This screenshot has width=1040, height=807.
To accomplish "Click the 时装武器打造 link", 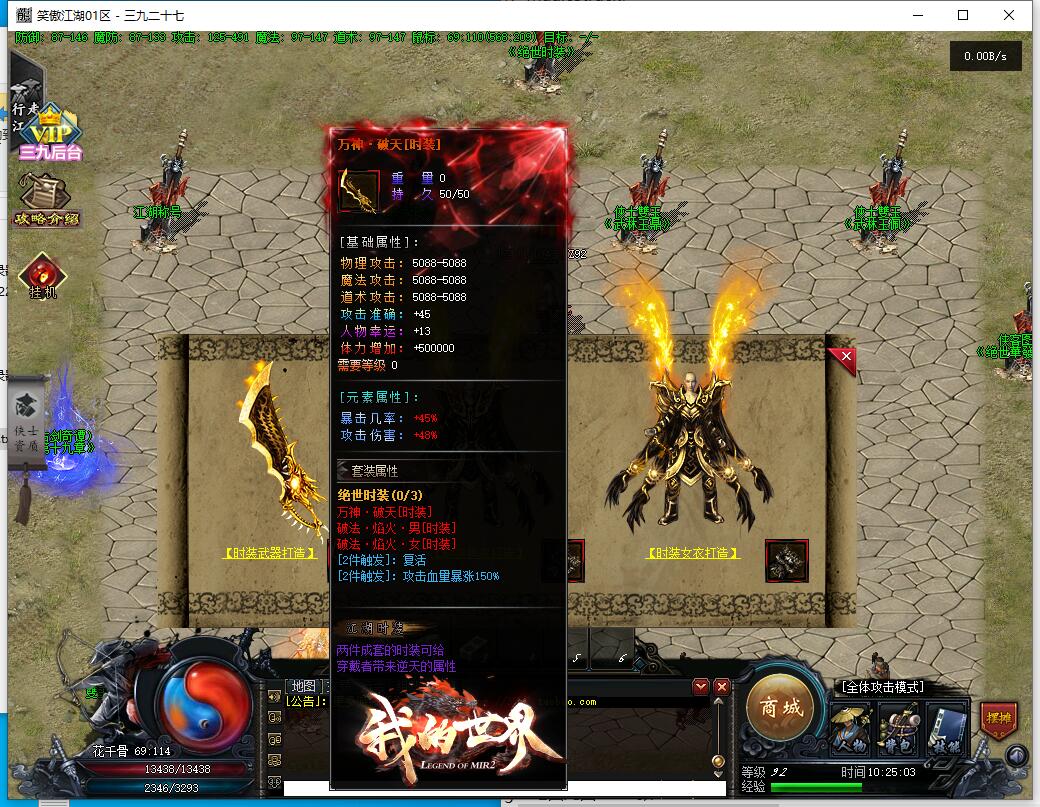I will tap(270, 552).
